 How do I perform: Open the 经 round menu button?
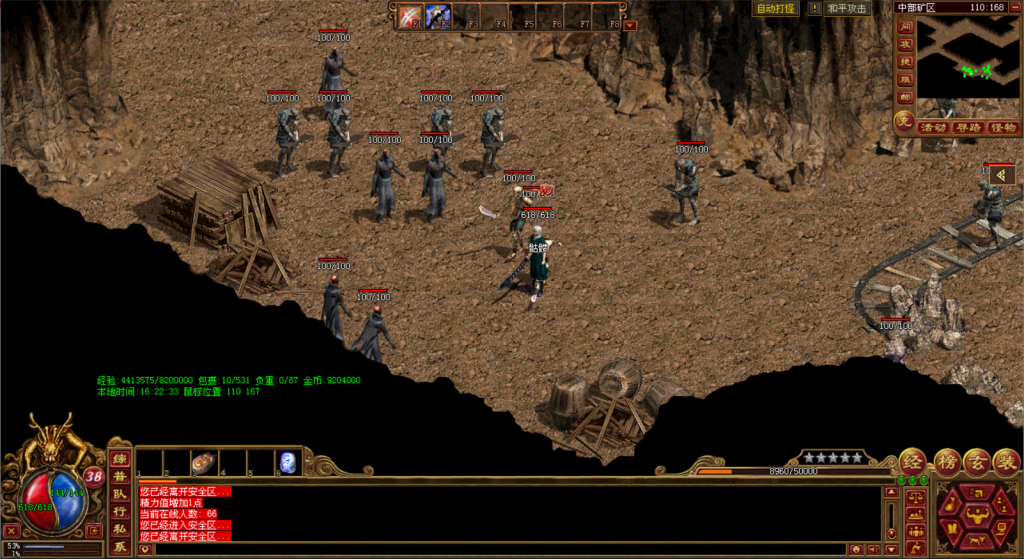click(x=913, y=462)
